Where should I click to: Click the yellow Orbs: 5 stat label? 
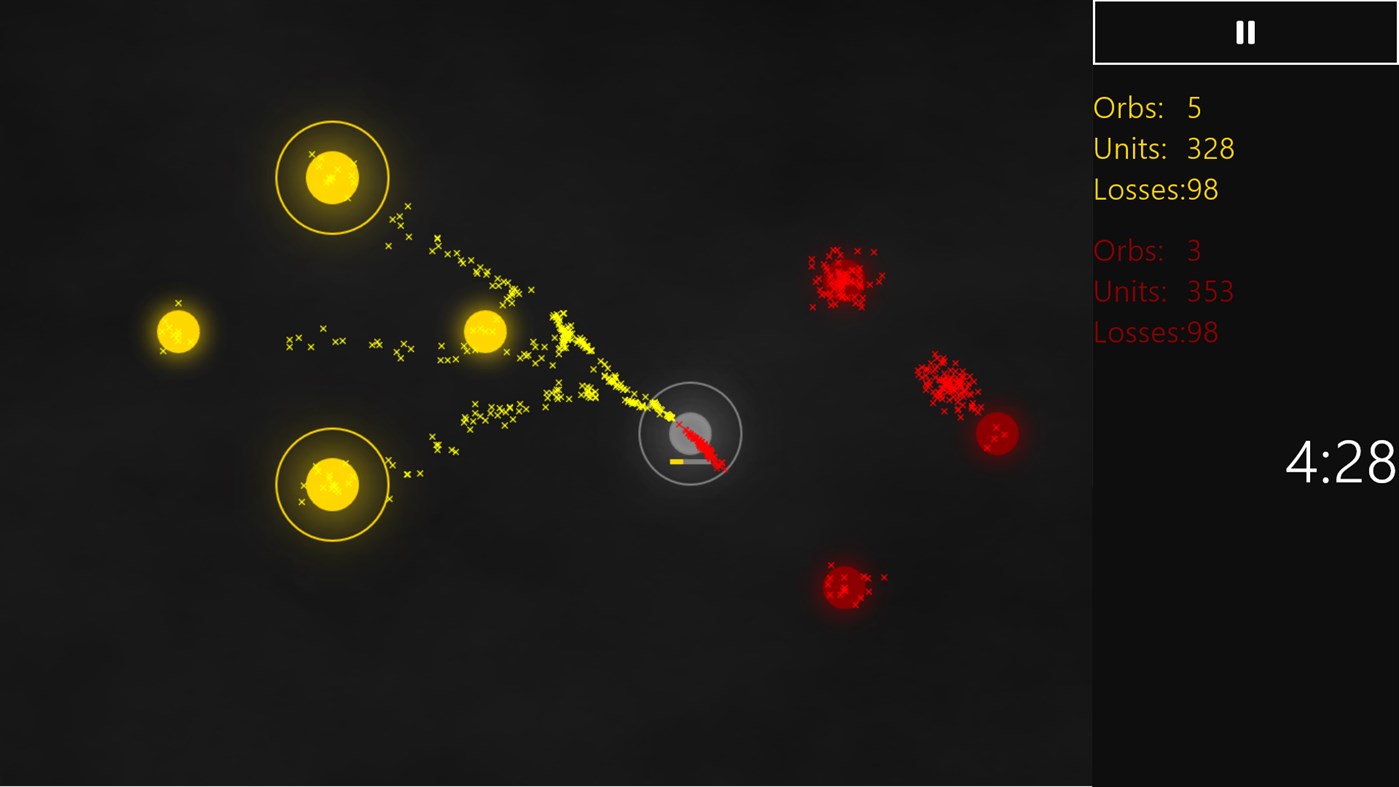tap(1147, 107)
